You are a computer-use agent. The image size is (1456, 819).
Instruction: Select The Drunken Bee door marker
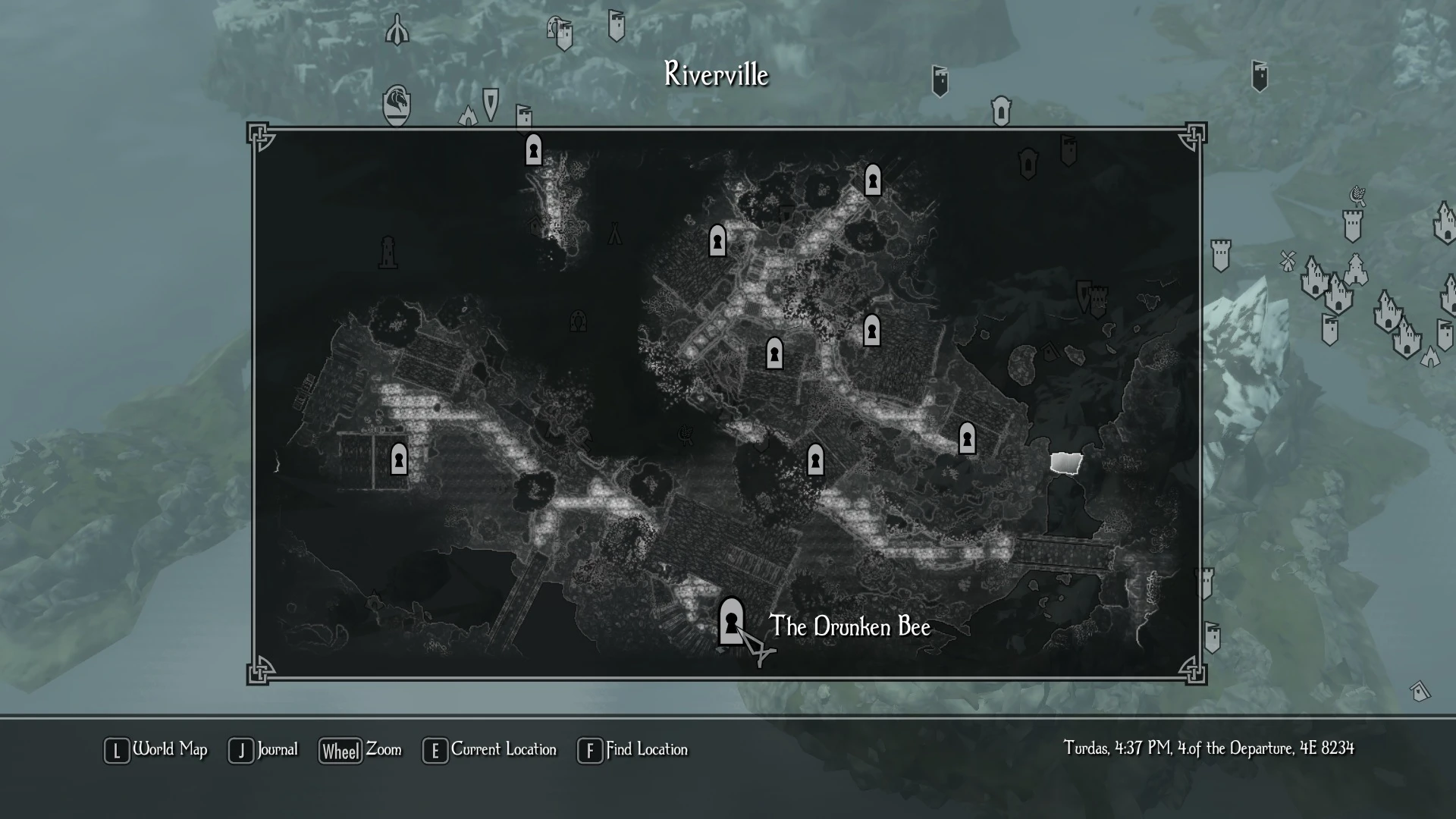pos(731,622)
